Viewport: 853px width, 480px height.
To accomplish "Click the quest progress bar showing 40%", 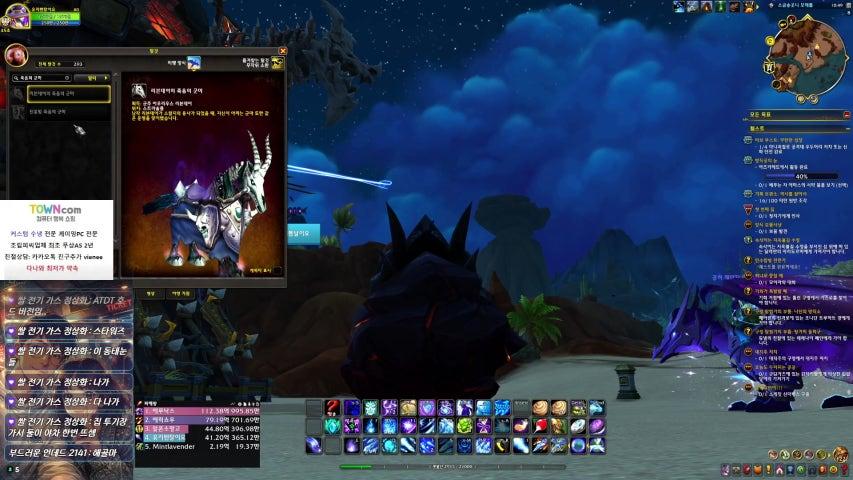I will coord(801,176).
